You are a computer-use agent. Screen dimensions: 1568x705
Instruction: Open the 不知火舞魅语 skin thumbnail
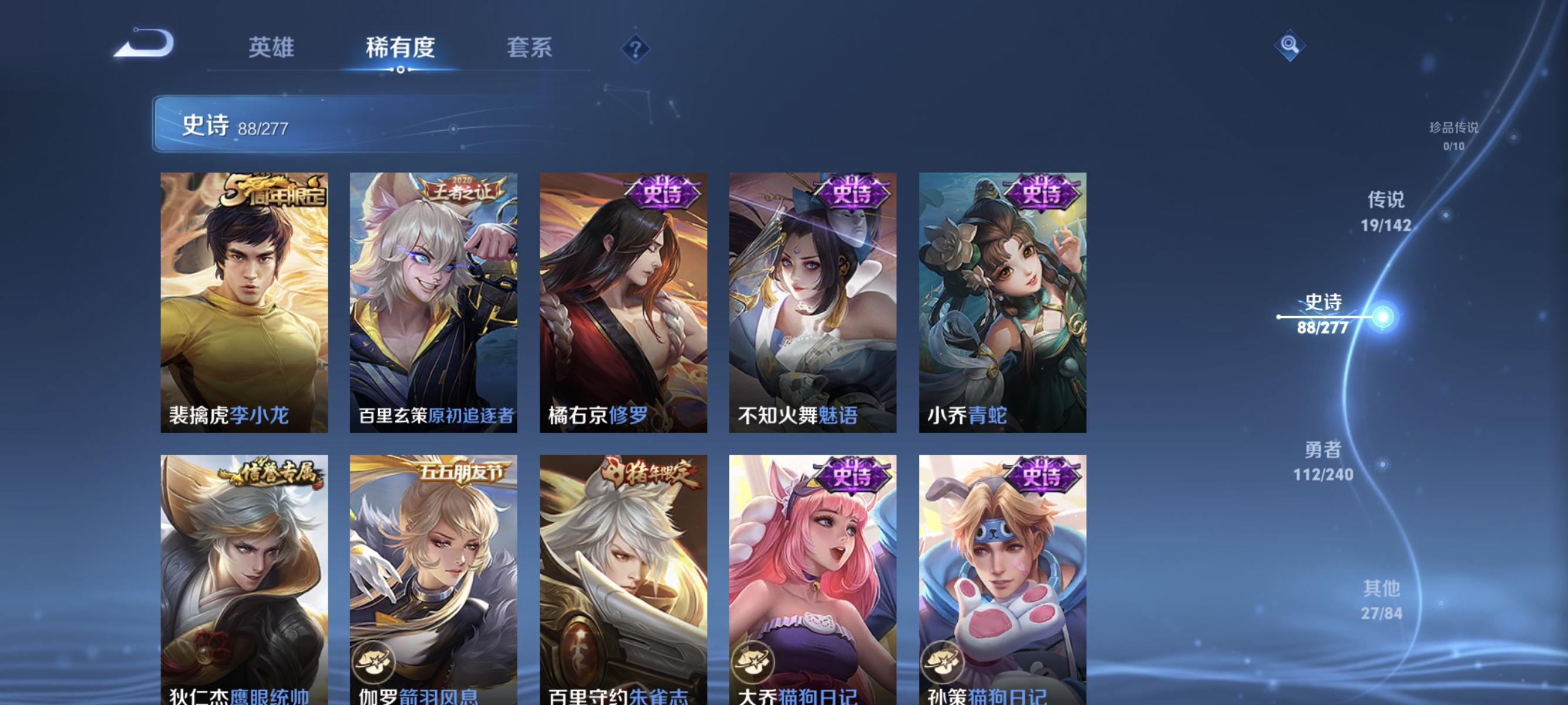812,304
